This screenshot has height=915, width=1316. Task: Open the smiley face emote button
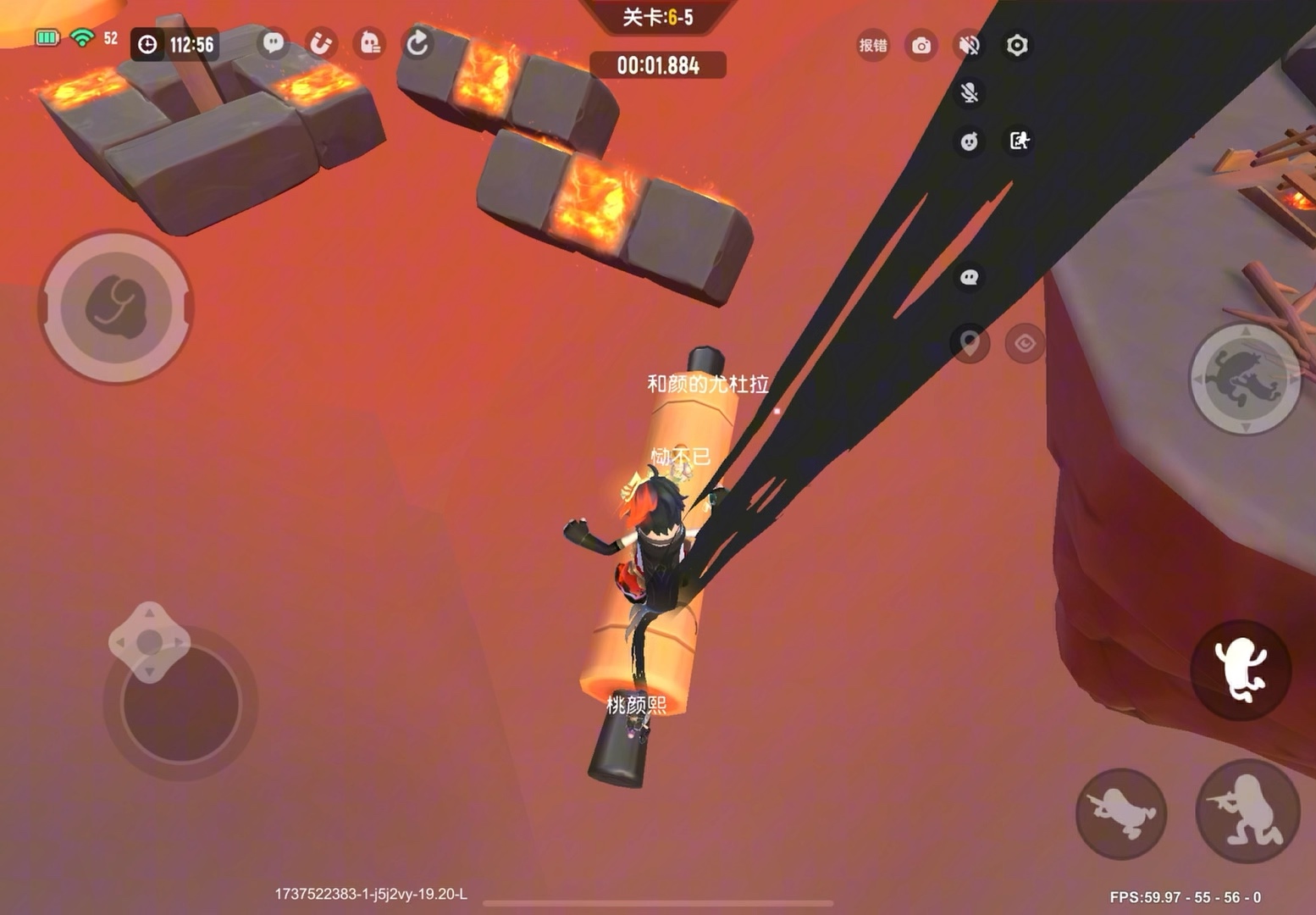tap(970, 141)
